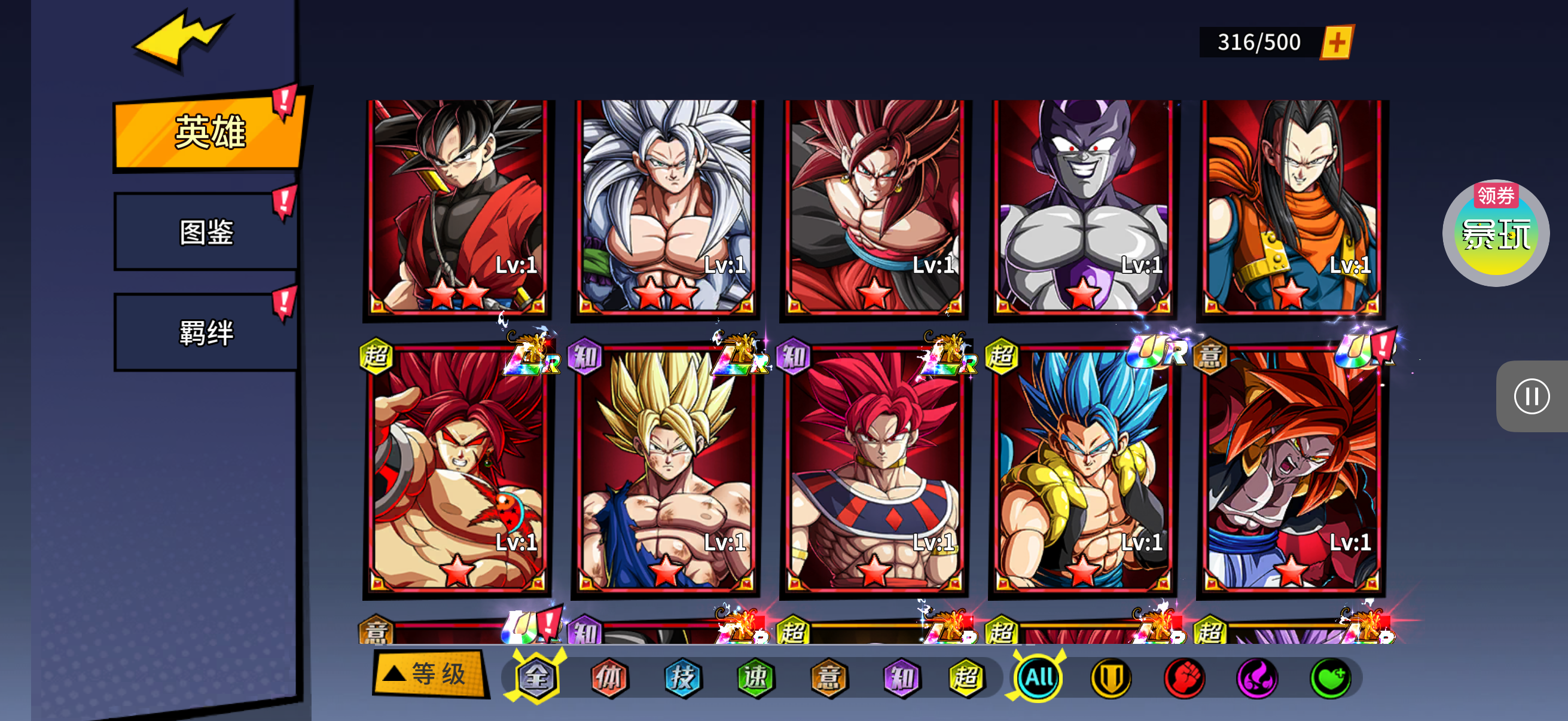This screenshot has height=721, width=1568.
Task: Choose the All roles filter
Action: (x=1038, y=677)
